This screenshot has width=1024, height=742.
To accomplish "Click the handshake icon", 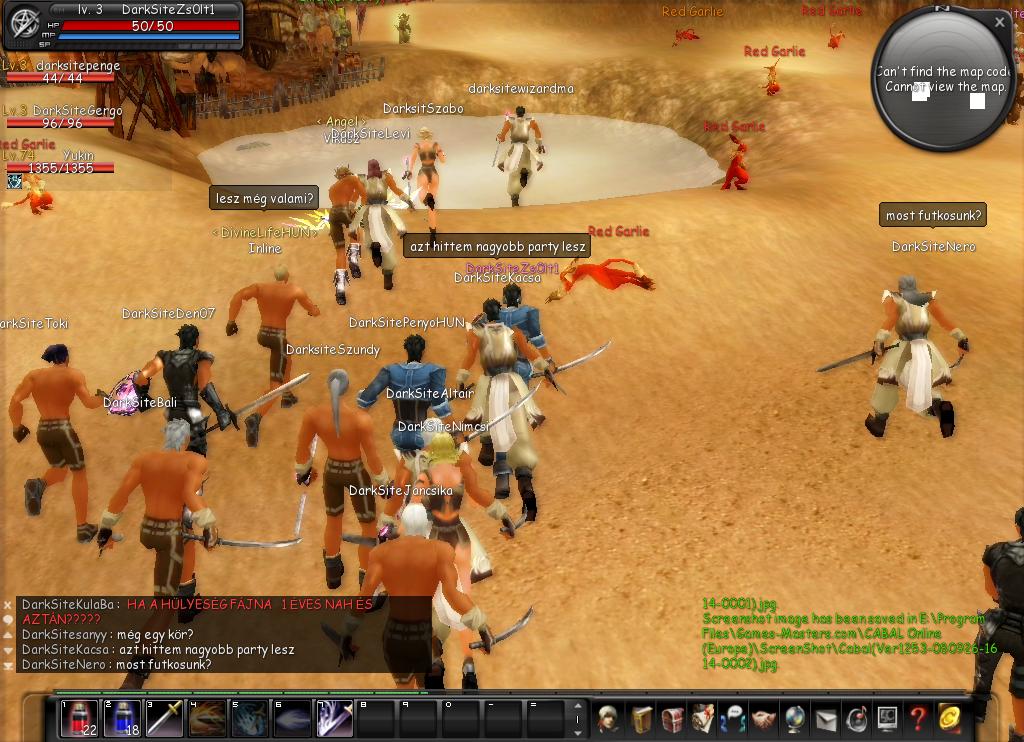I will (764, 718).
